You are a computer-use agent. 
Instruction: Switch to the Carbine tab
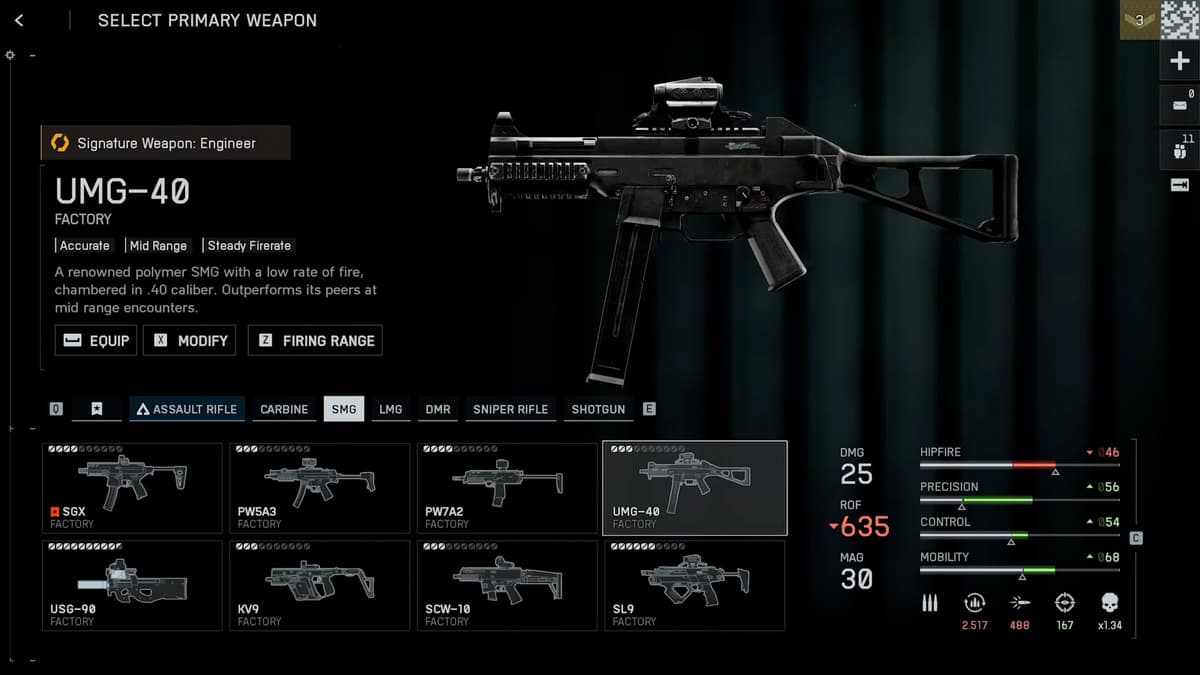[x=284, y=409]
